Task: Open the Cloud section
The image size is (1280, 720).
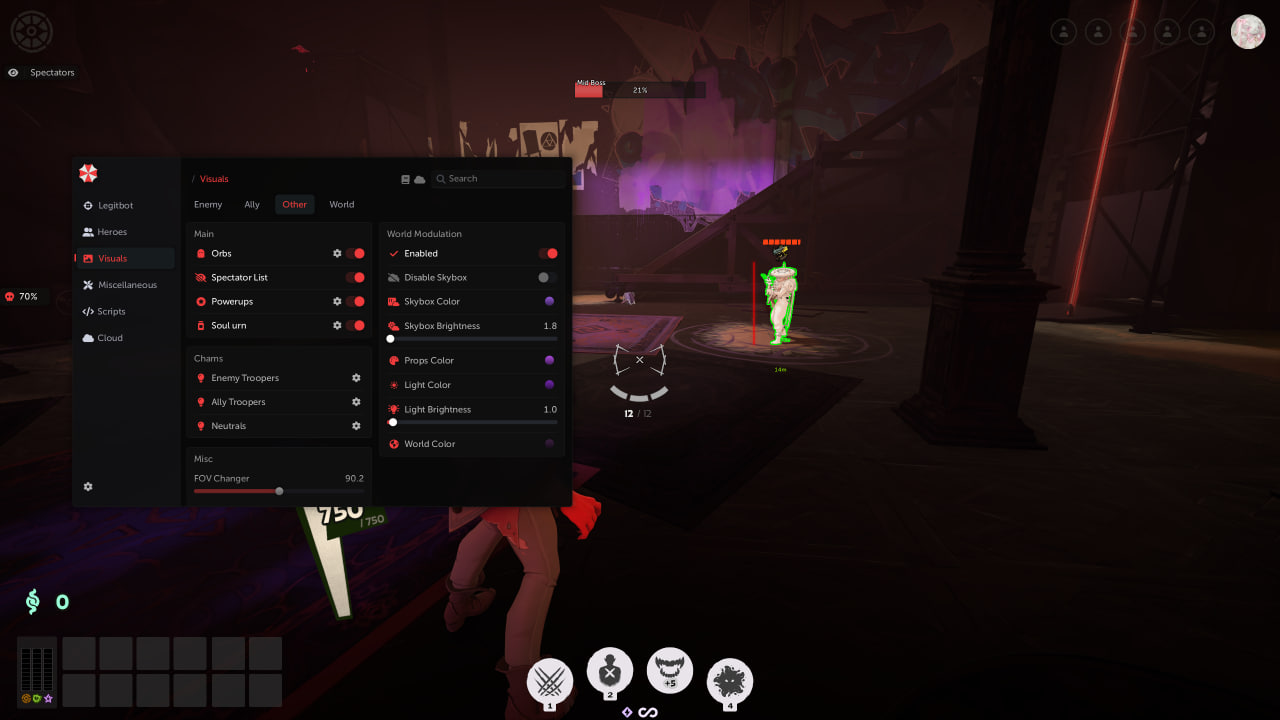Action: tap(110, 338)
